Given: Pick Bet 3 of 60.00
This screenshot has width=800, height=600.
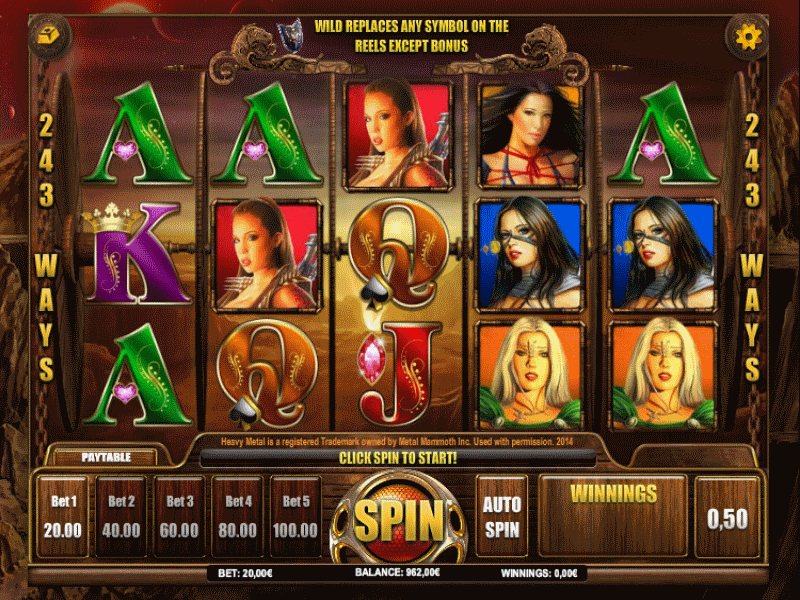Looking at the screenshot, I should pos(180,515).
